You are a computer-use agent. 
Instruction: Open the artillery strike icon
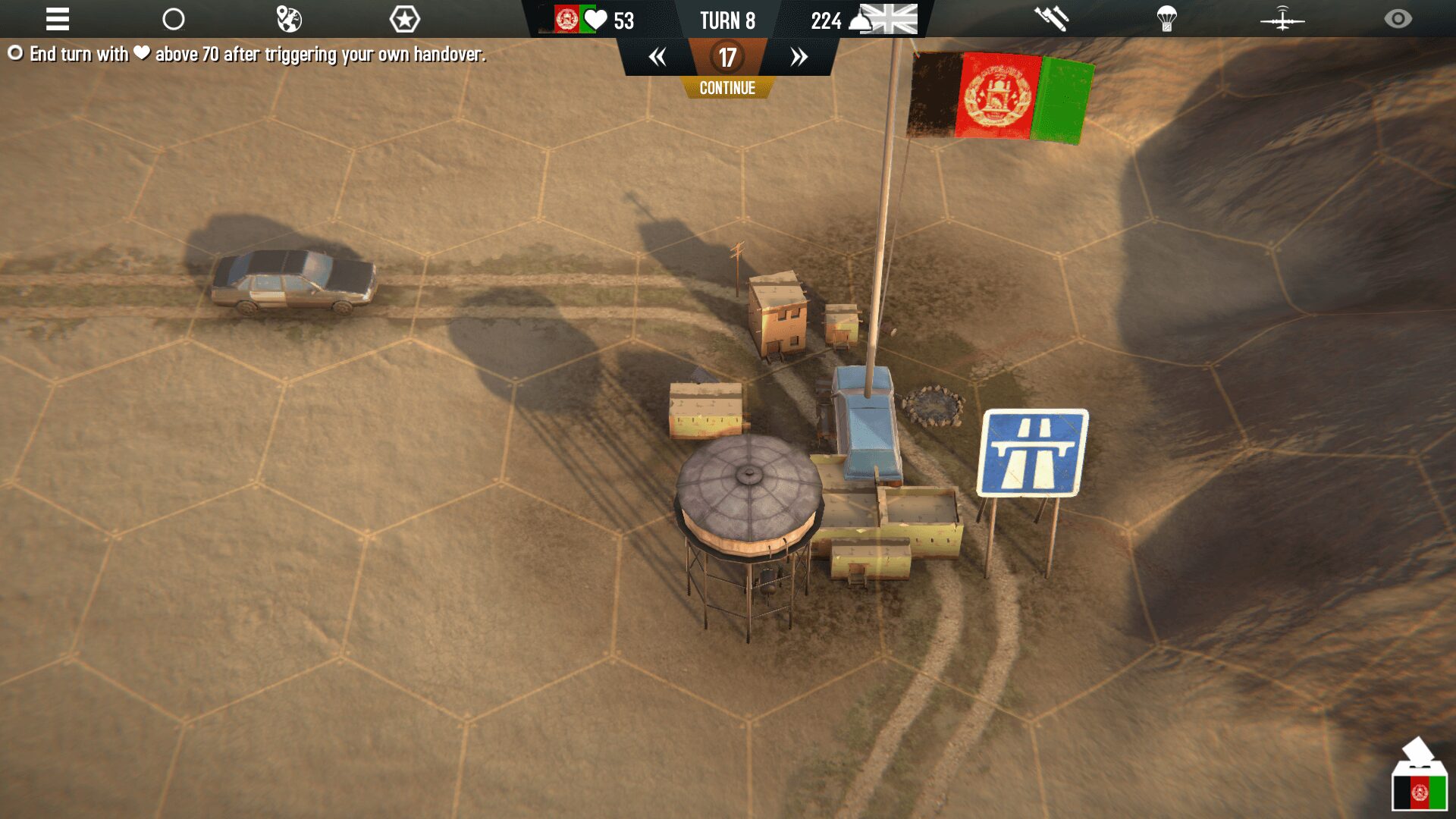pyautogui.click(x=1052, y=19)
